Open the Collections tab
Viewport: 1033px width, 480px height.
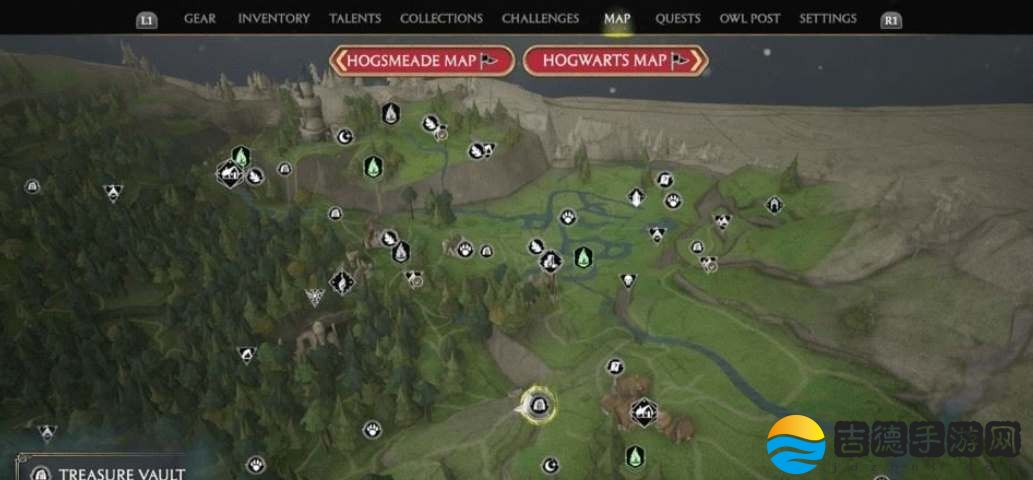click(441, 19)
